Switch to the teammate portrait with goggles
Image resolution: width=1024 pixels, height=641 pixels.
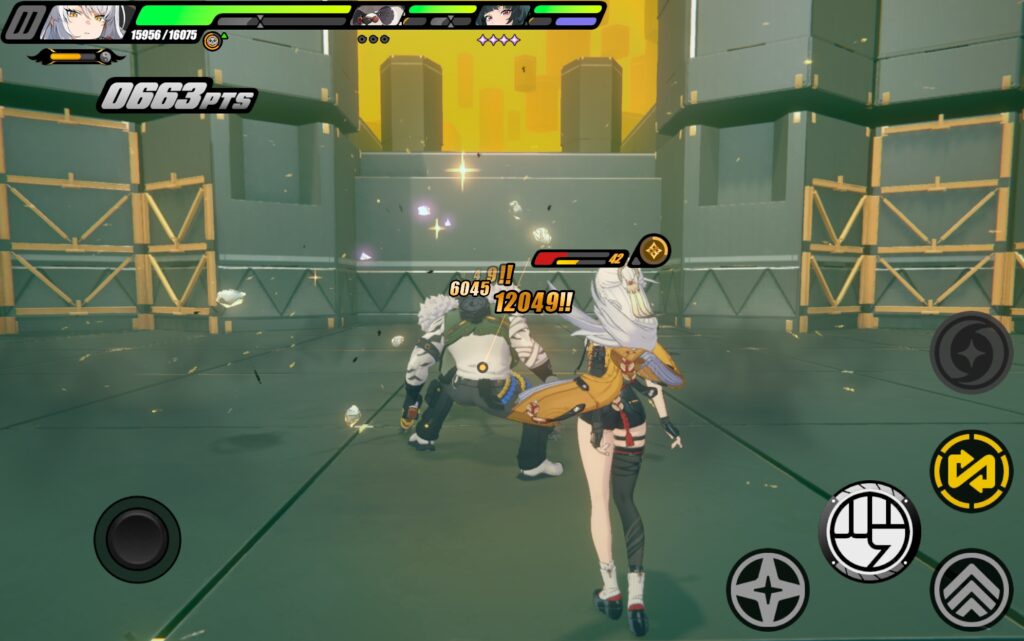pos(377,16)
